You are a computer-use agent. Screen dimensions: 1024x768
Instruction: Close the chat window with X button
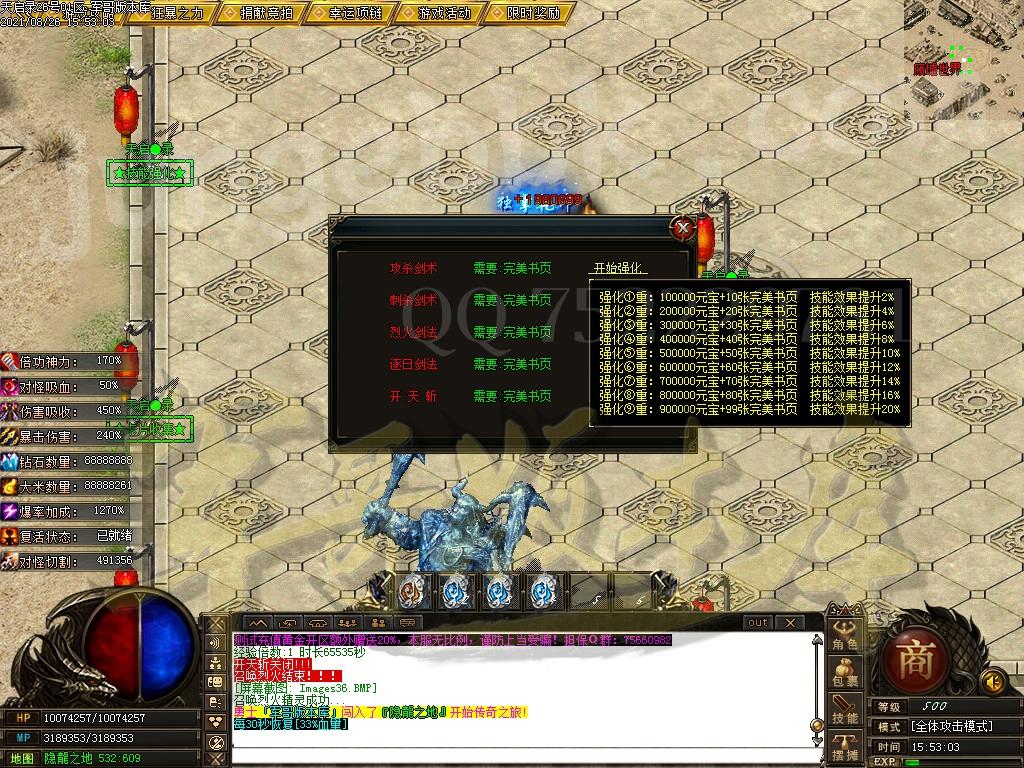[x=789, y=623]
